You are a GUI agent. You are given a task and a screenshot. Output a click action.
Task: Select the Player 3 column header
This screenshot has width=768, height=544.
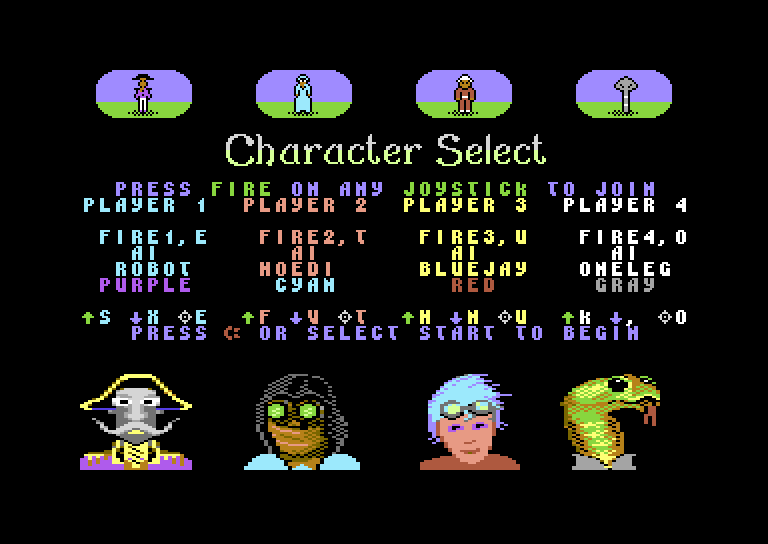click(465, 206)
